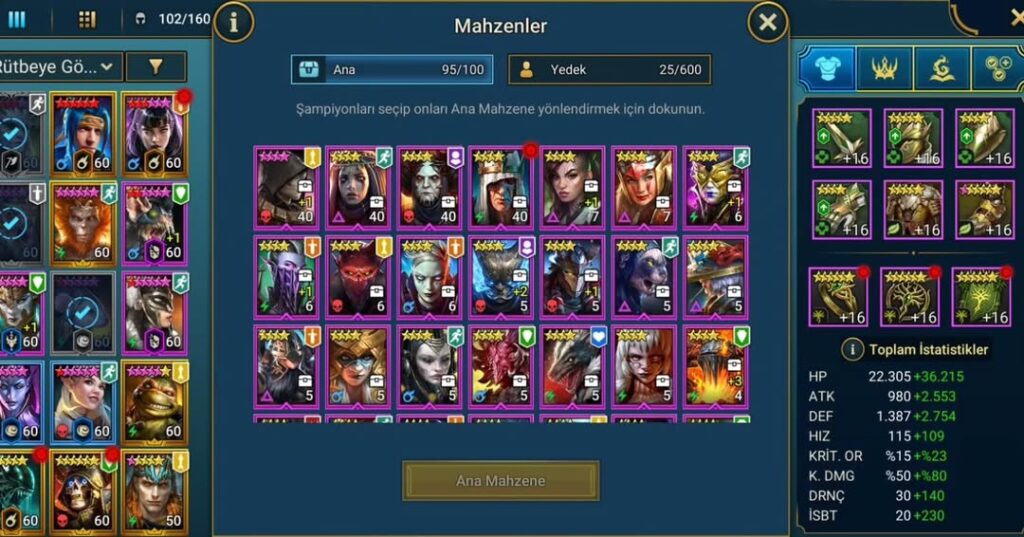Select the armor equipment tab
The height and width of the screenshot is (537, 1024).
coord(826,67)
